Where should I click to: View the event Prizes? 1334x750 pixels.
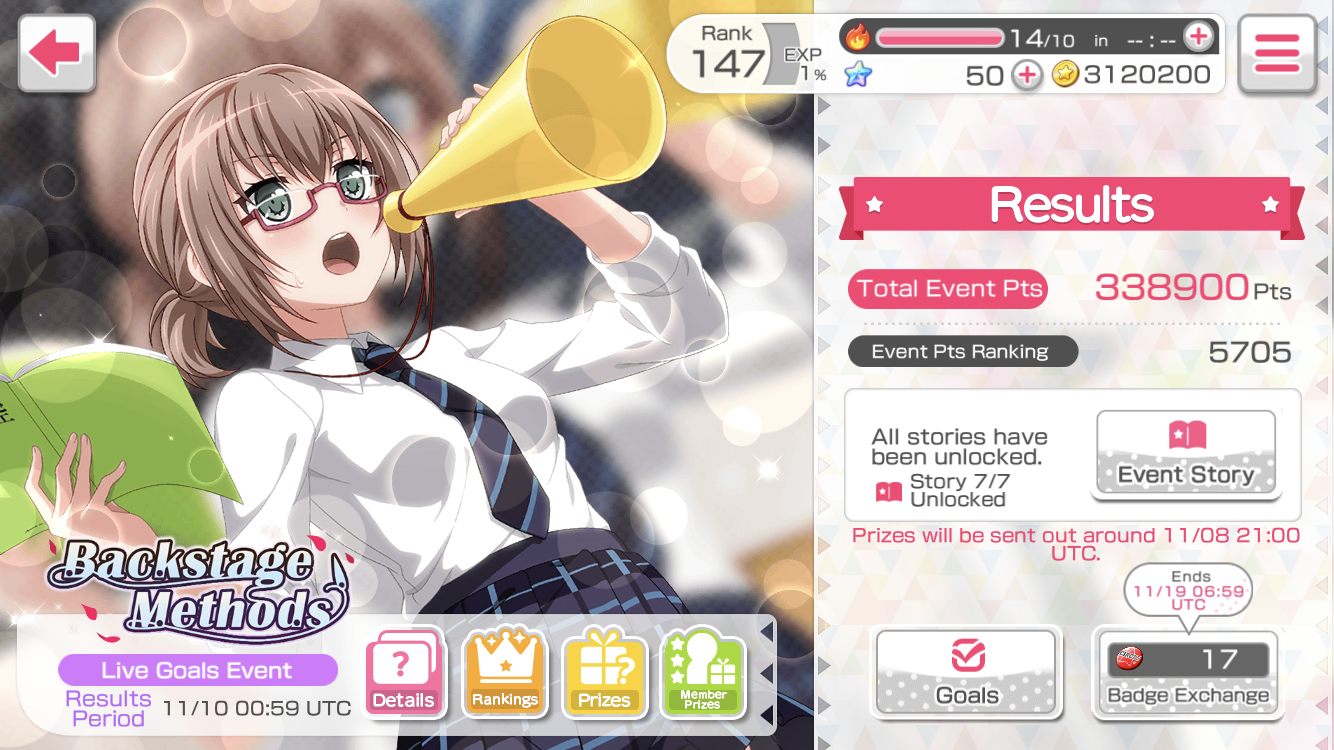(604, 672)
